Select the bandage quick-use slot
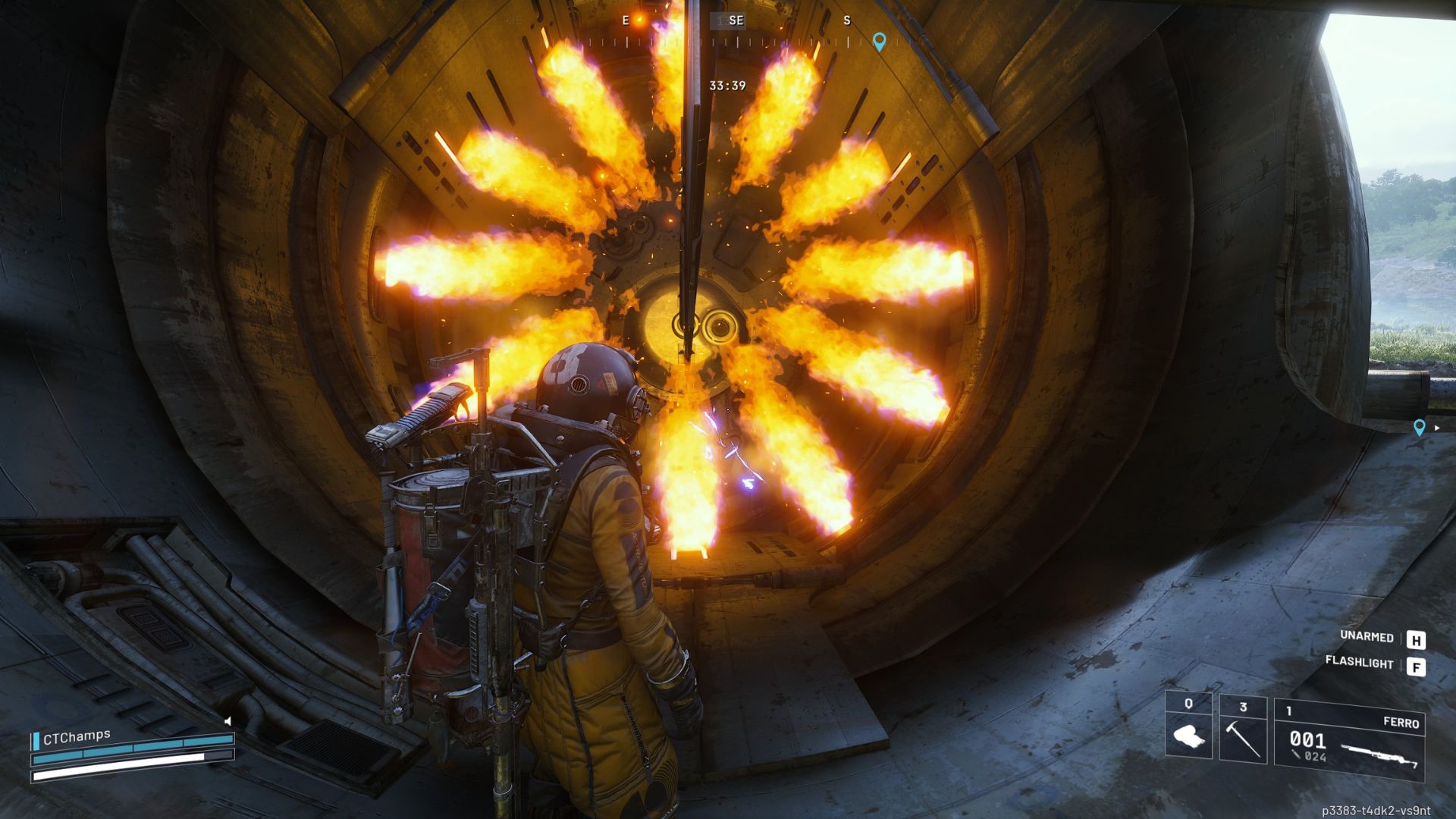1456x819 pixels. click(1188, 727)
